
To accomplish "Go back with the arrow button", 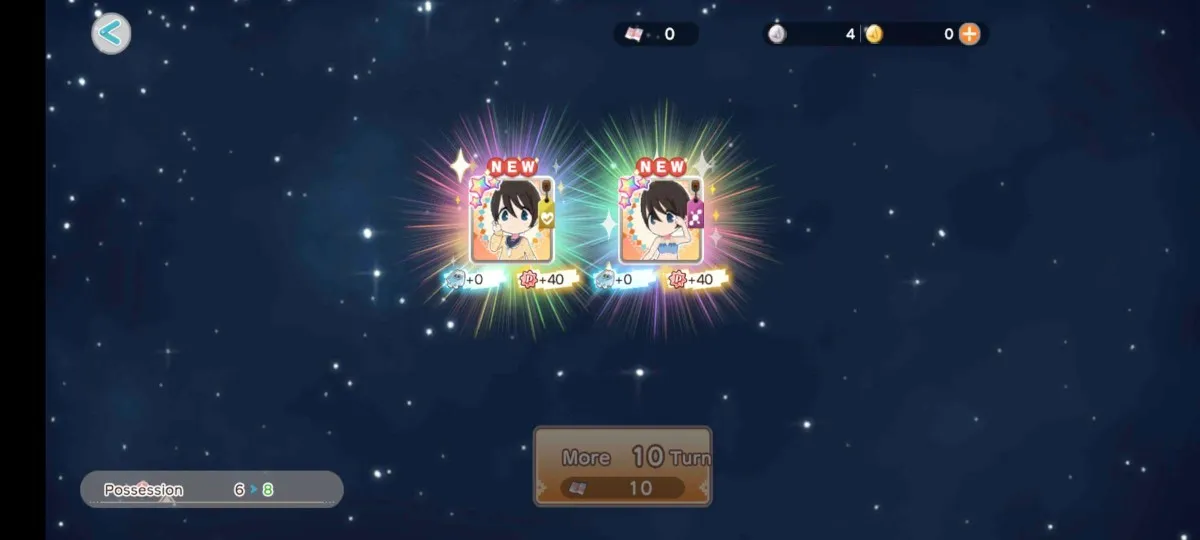I will tap(111, 34).
